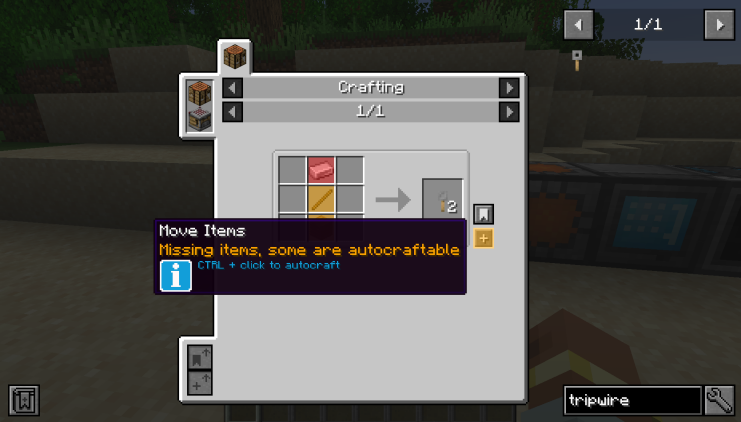Click the orange plus move-items button
The height and width of the screenshot is (422, 741).
(x=483, y=238)
